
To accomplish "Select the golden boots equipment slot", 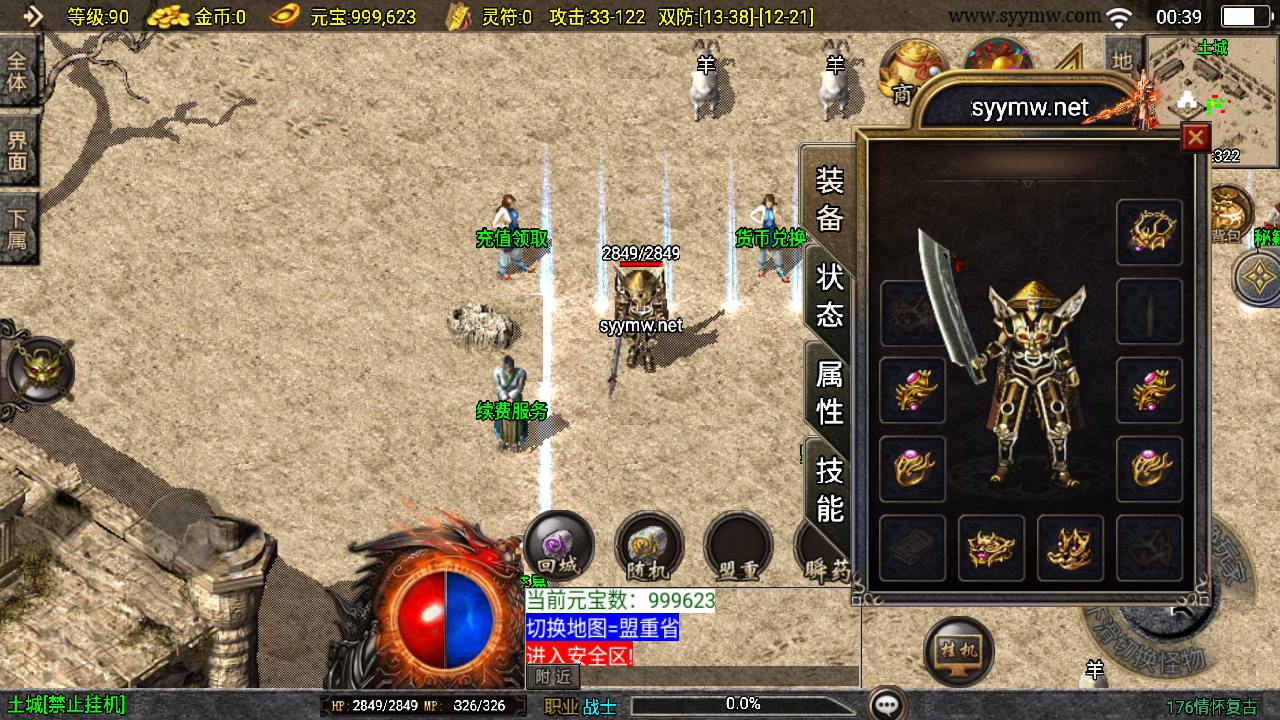I will click(x=1070, y=547).
